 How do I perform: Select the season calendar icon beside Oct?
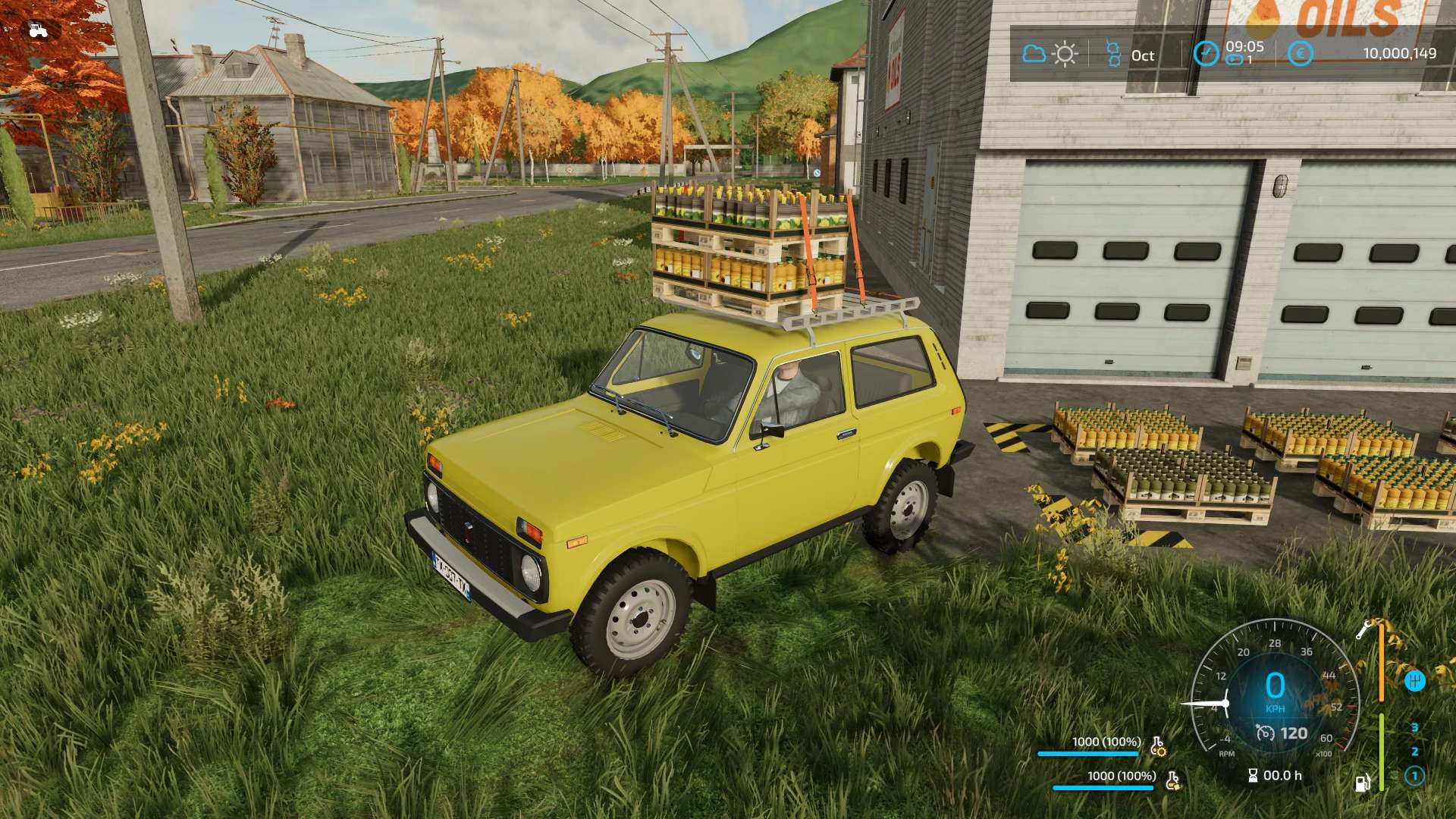click(1113, 54)
